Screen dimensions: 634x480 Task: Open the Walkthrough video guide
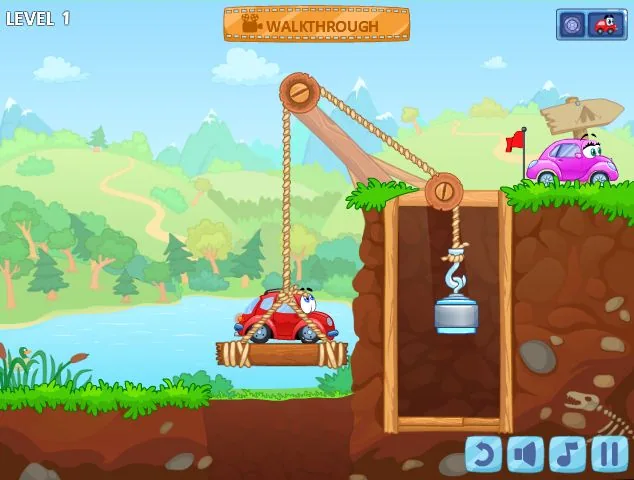tap(316, 25)
